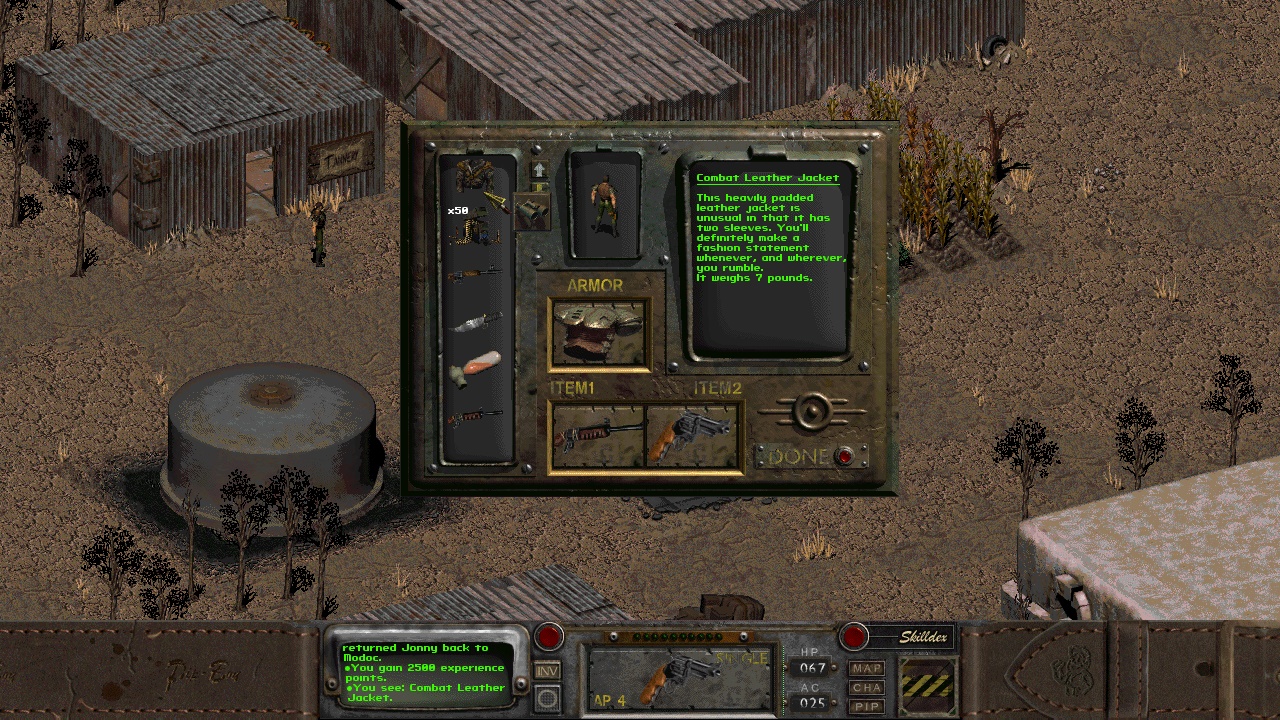Choose the revolver in the ITEM2 slot

[692, 435]
